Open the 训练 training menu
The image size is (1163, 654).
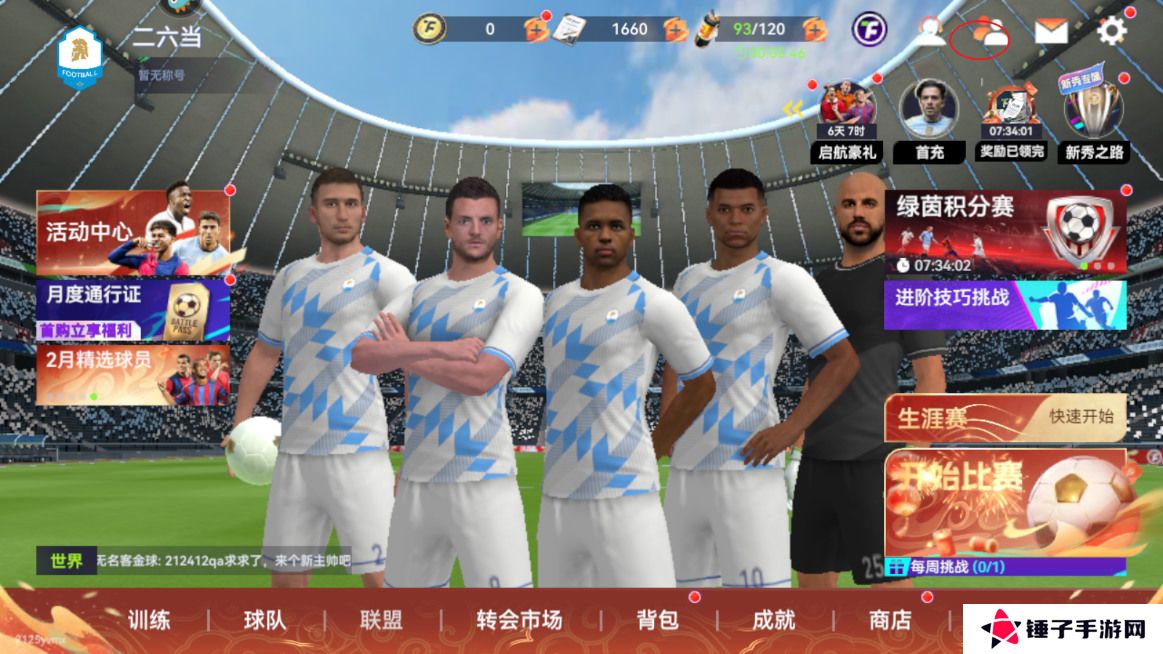tap(148, 620)
